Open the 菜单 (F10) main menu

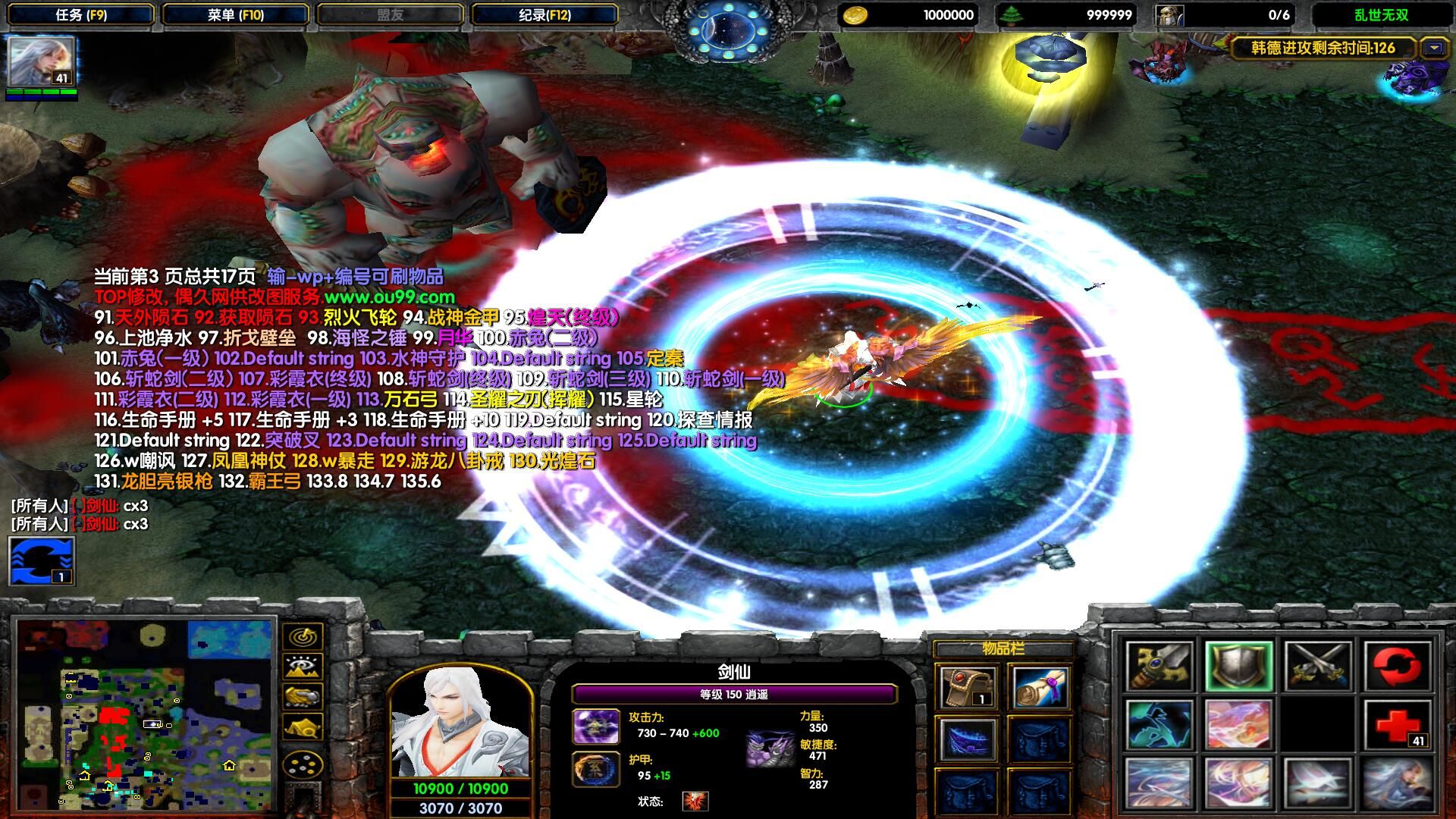tap(235, 14)
